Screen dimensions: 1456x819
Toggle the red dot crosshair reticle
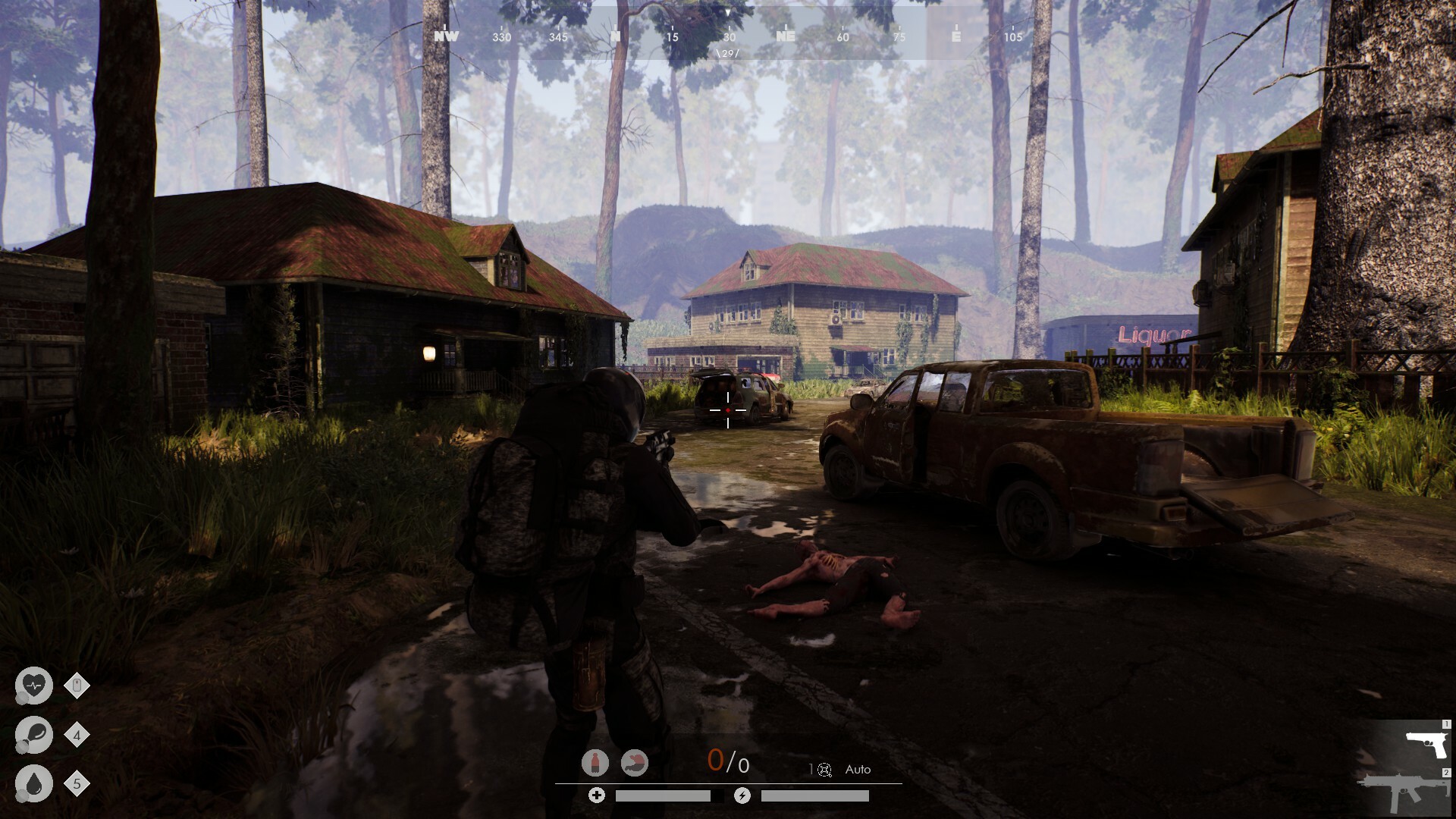[727, 410]
